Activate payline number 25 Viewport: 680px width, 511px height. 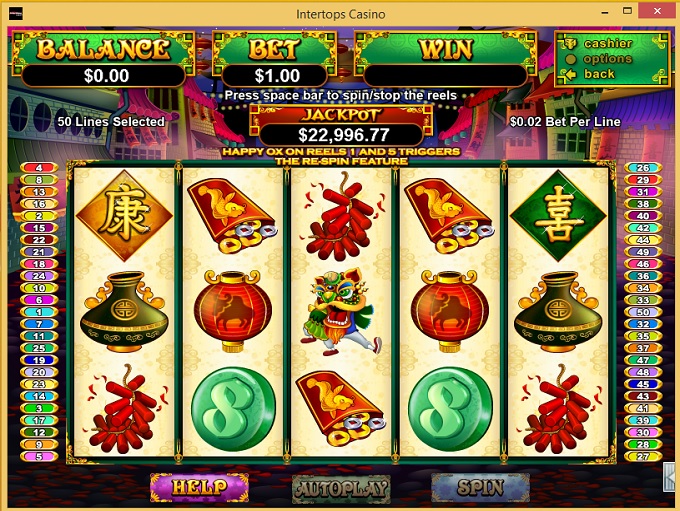(39, 347)
